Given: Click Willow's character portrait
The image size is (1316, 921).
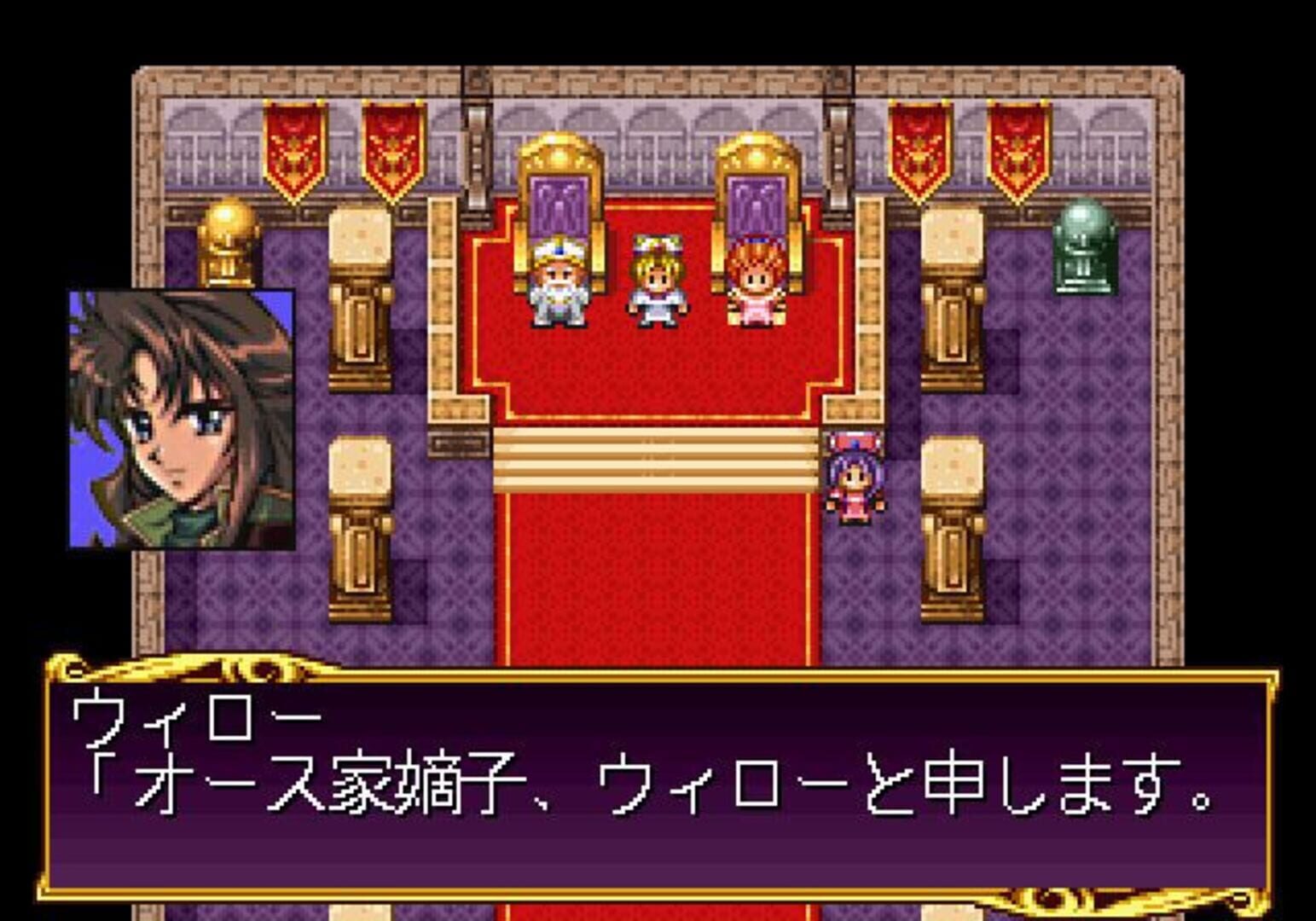Looking at the screenshot, I should point(179,418).
